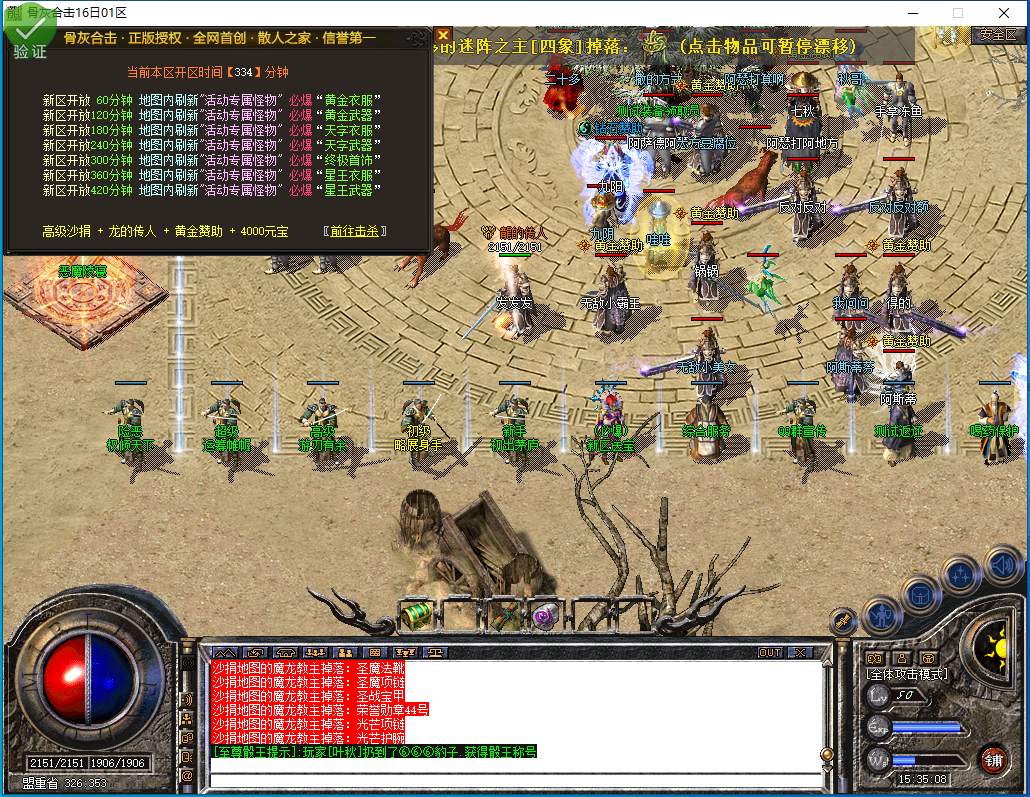Close the new-server event announcement panel
Viewport: 1030px width, 797px height.
pyautogui.click(x=443, y=36)
